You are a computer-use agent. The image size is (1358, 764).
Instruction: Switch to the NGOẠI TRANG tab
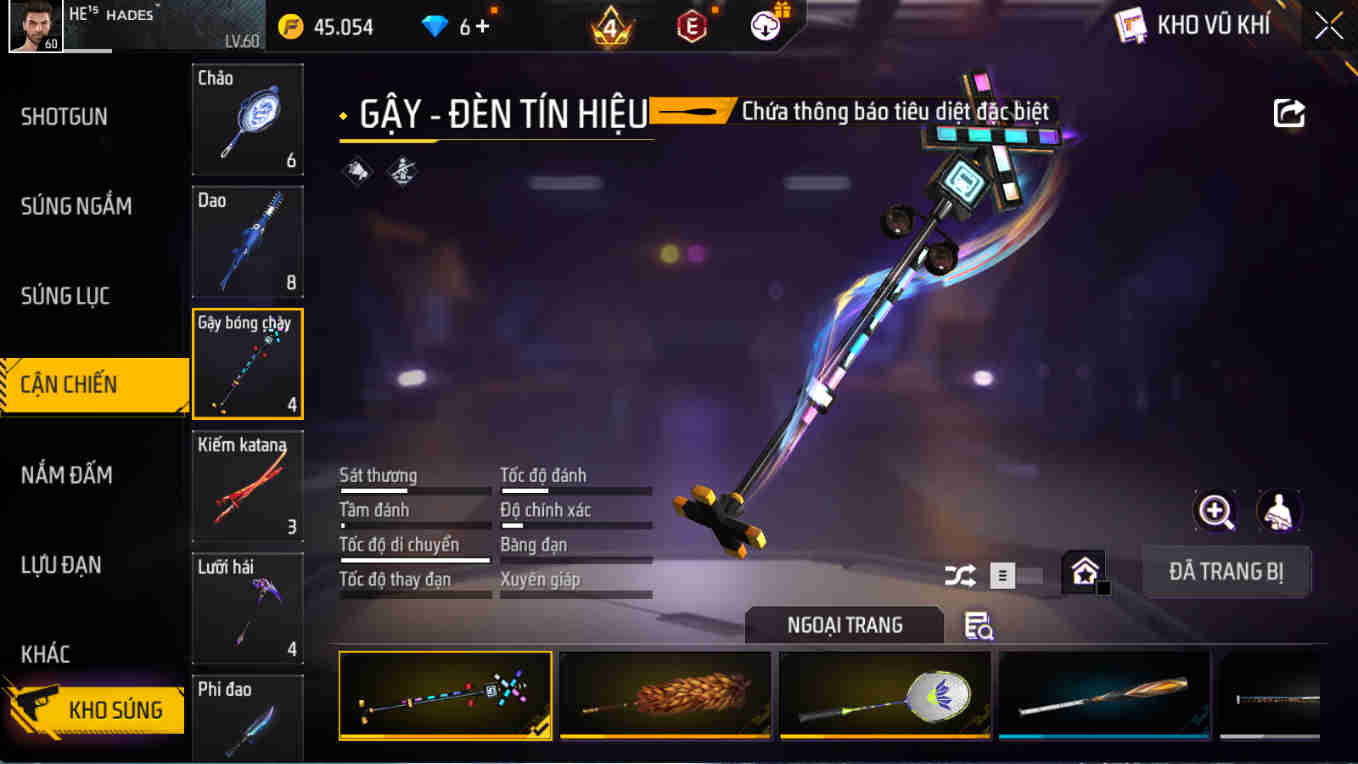(843, 624)
